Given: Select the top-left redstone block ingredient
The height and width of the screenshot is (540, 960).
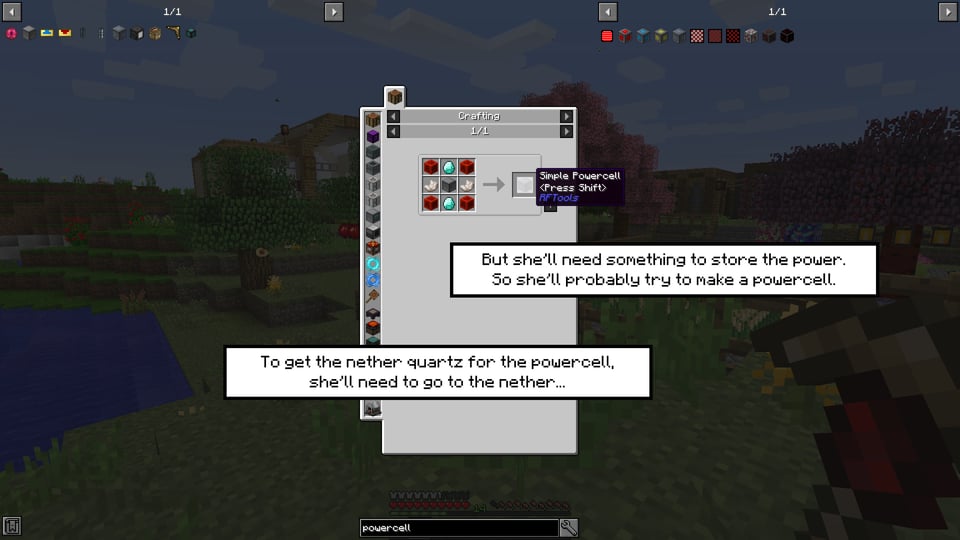Looking at the screenshot, I should click(431, 166).
